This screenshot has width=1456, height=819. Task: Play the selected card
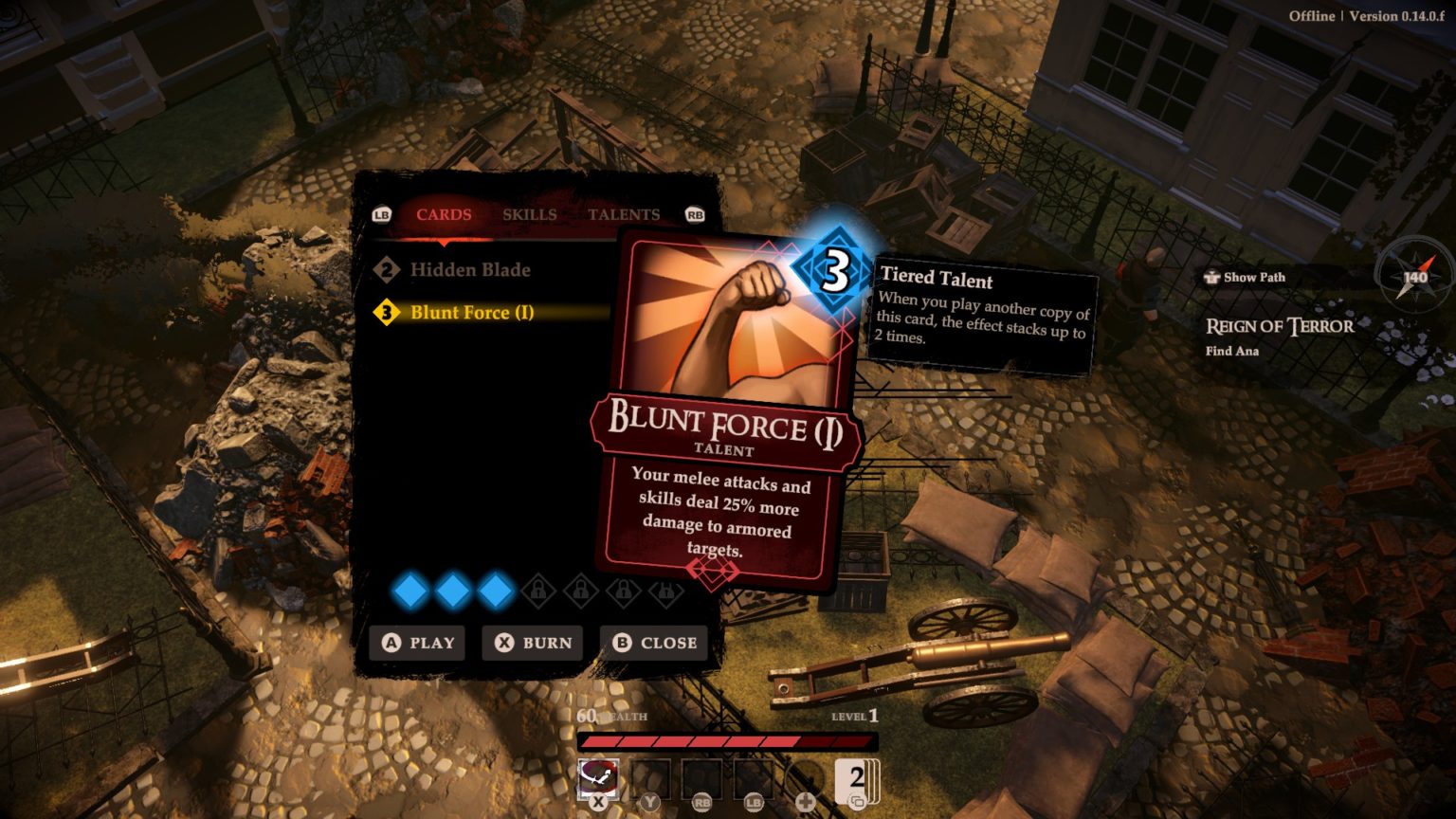417,643
